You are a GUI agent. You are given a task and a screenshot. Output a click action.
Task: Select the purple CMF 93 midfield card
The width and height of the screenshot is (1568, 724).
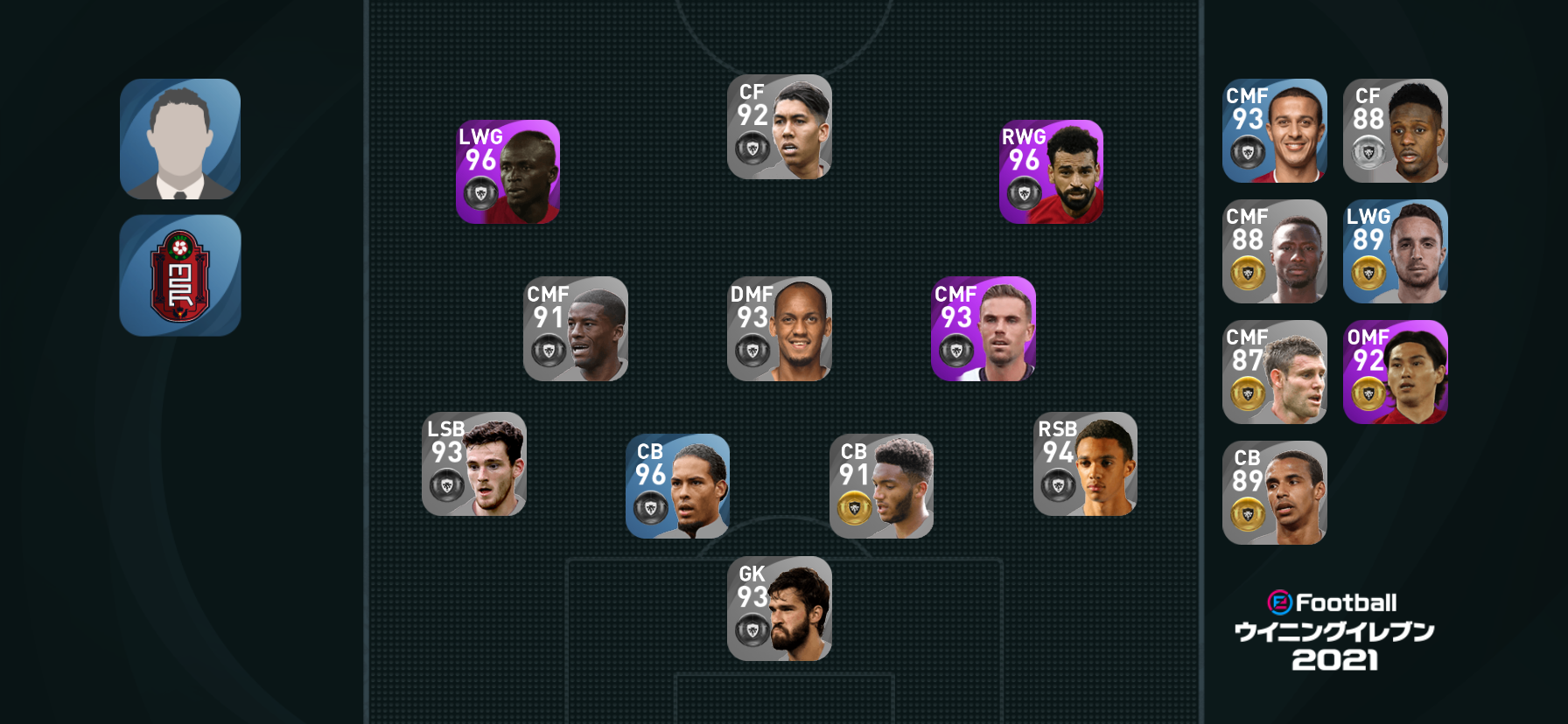(983, 329)
